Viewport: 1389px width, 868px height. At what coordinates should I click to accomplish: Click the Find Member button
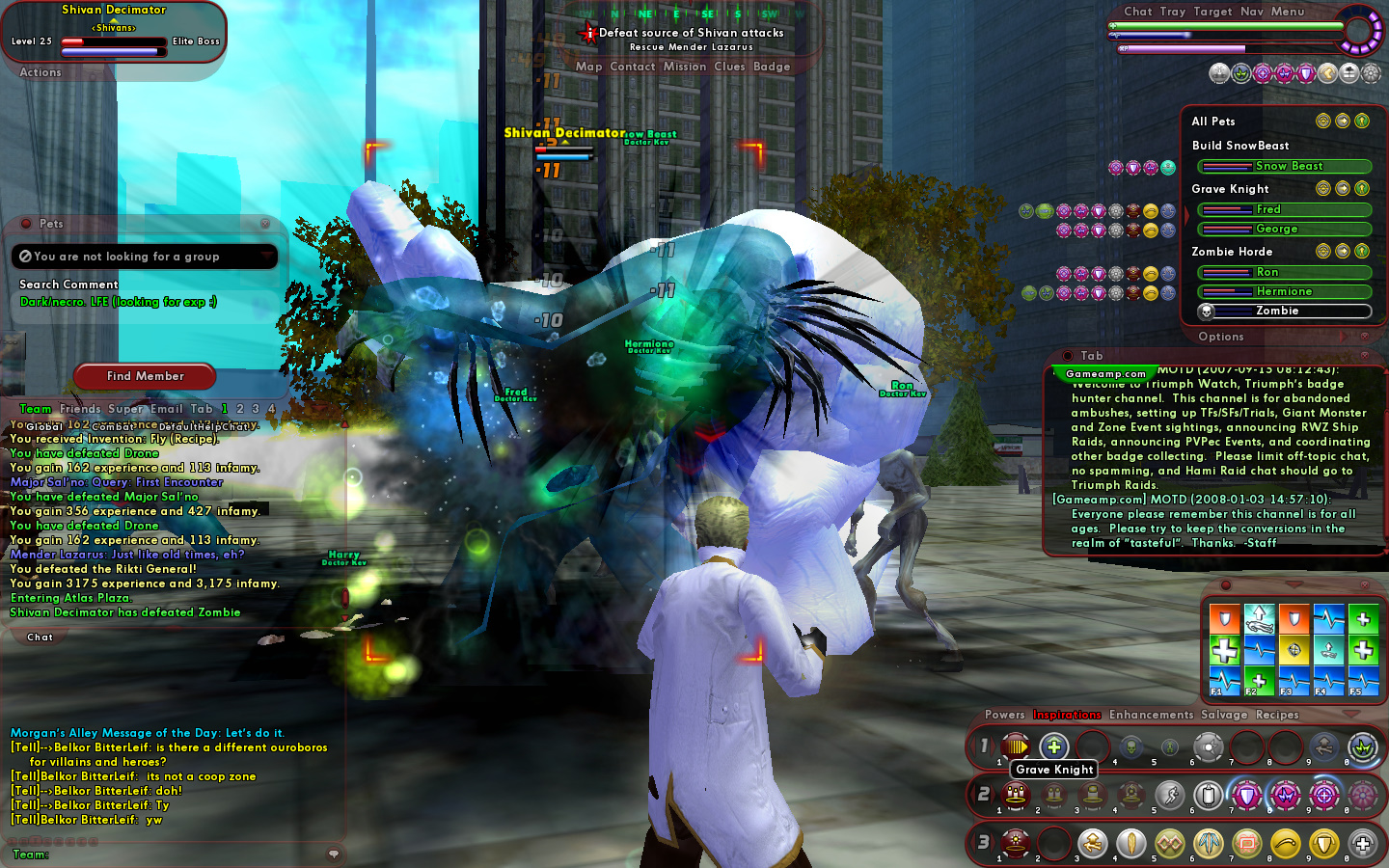tap(145, 376)
